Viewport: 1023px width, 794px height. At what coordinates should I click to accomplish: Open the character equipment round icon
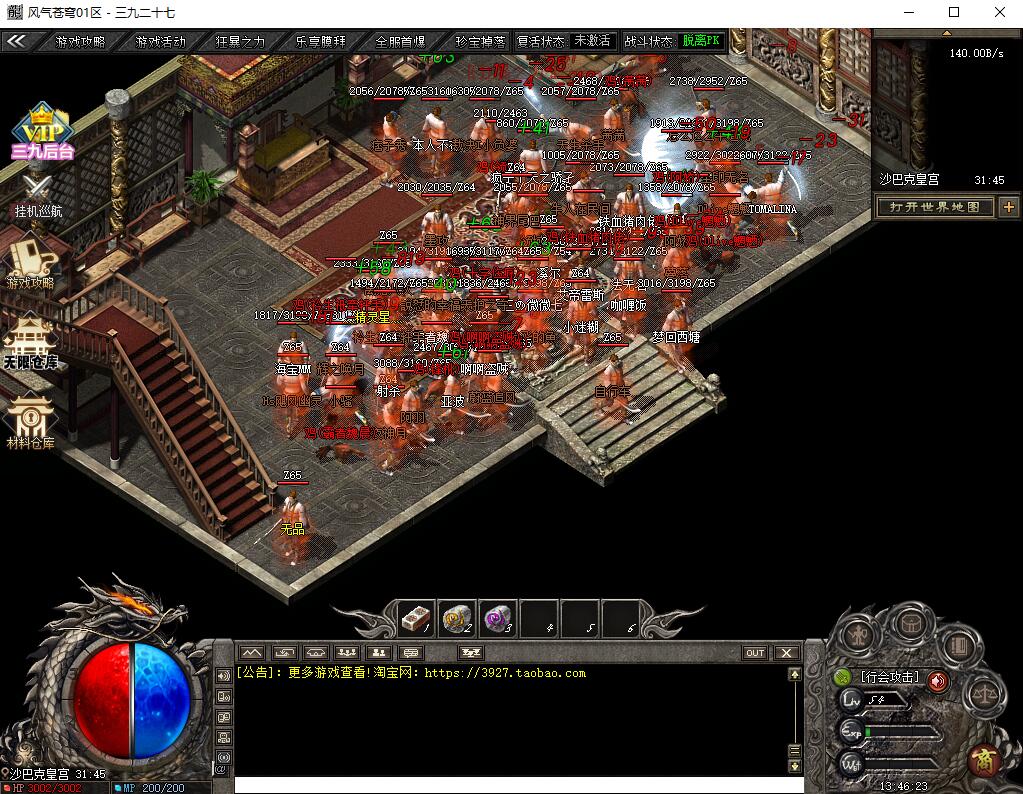pyautogui.click(x=860, y=634)
